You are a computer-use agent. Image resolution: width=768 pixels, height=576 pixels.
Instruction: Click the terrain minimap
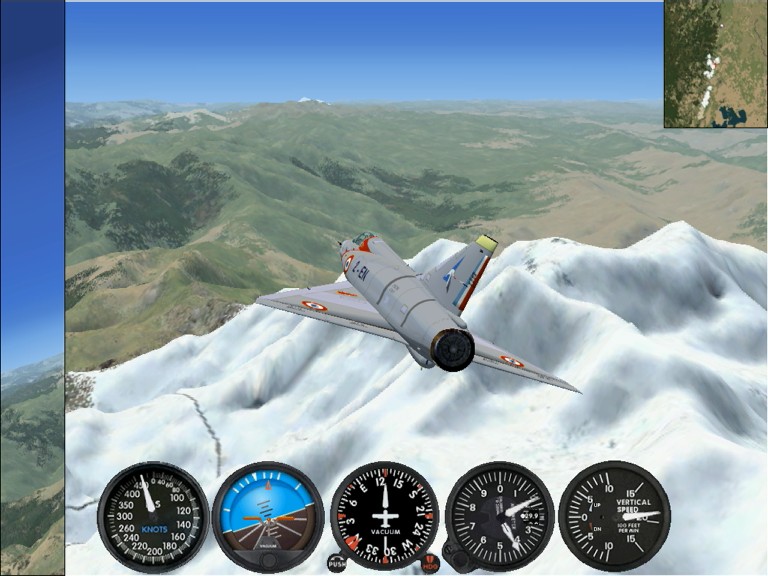click(715, 64)
